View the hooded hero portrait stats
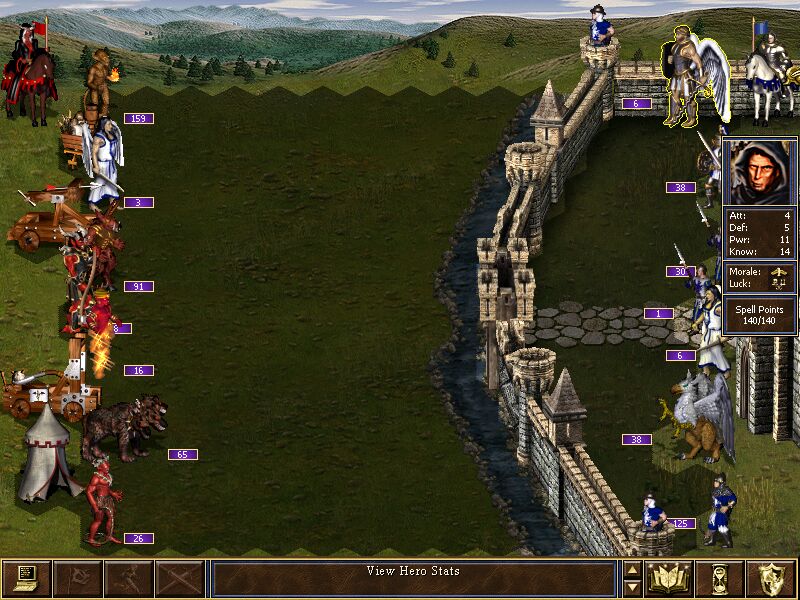The height and width of the screenshot is (600, 800). pyautogui.click(x=759, y=172)
